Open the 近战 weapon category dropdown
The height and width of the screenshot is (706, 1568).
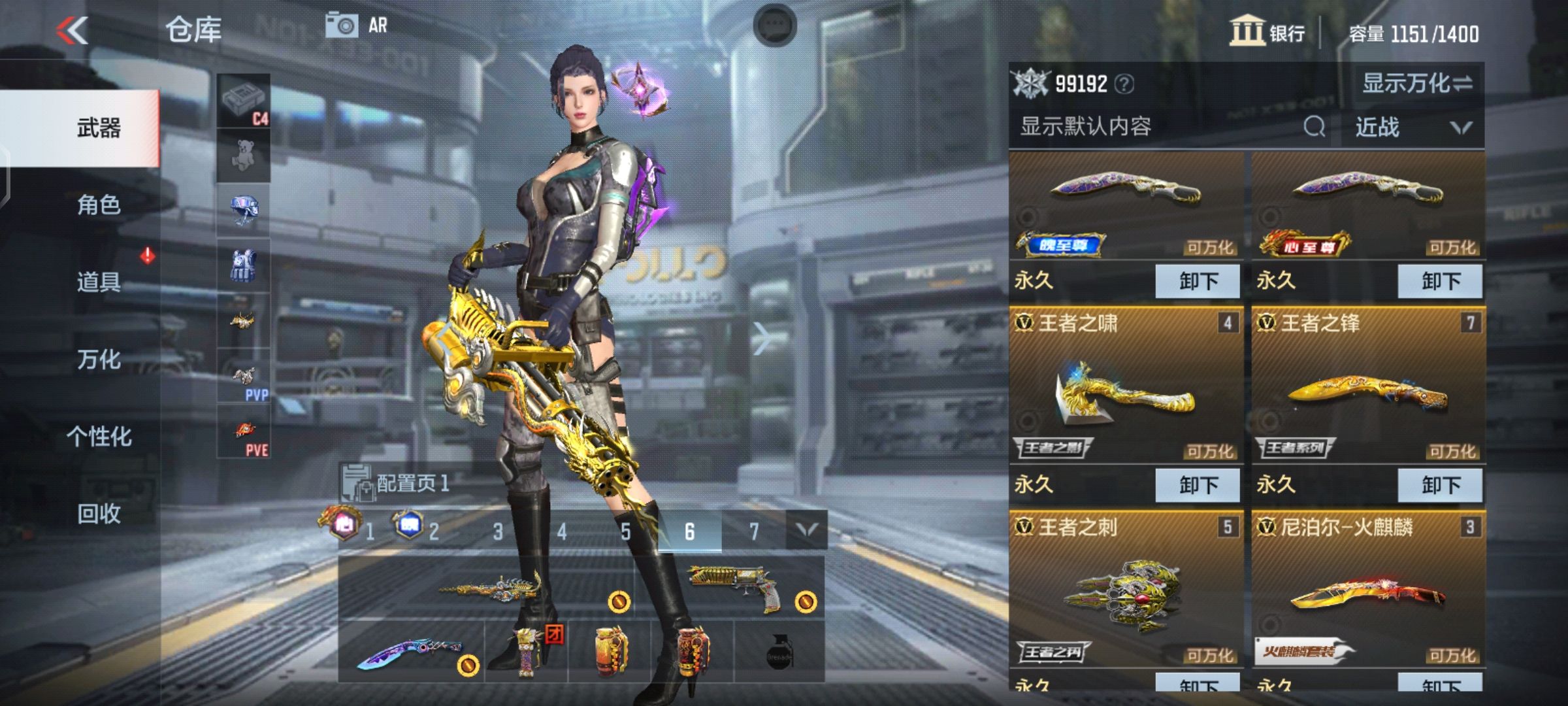[x=1413, y=127]
